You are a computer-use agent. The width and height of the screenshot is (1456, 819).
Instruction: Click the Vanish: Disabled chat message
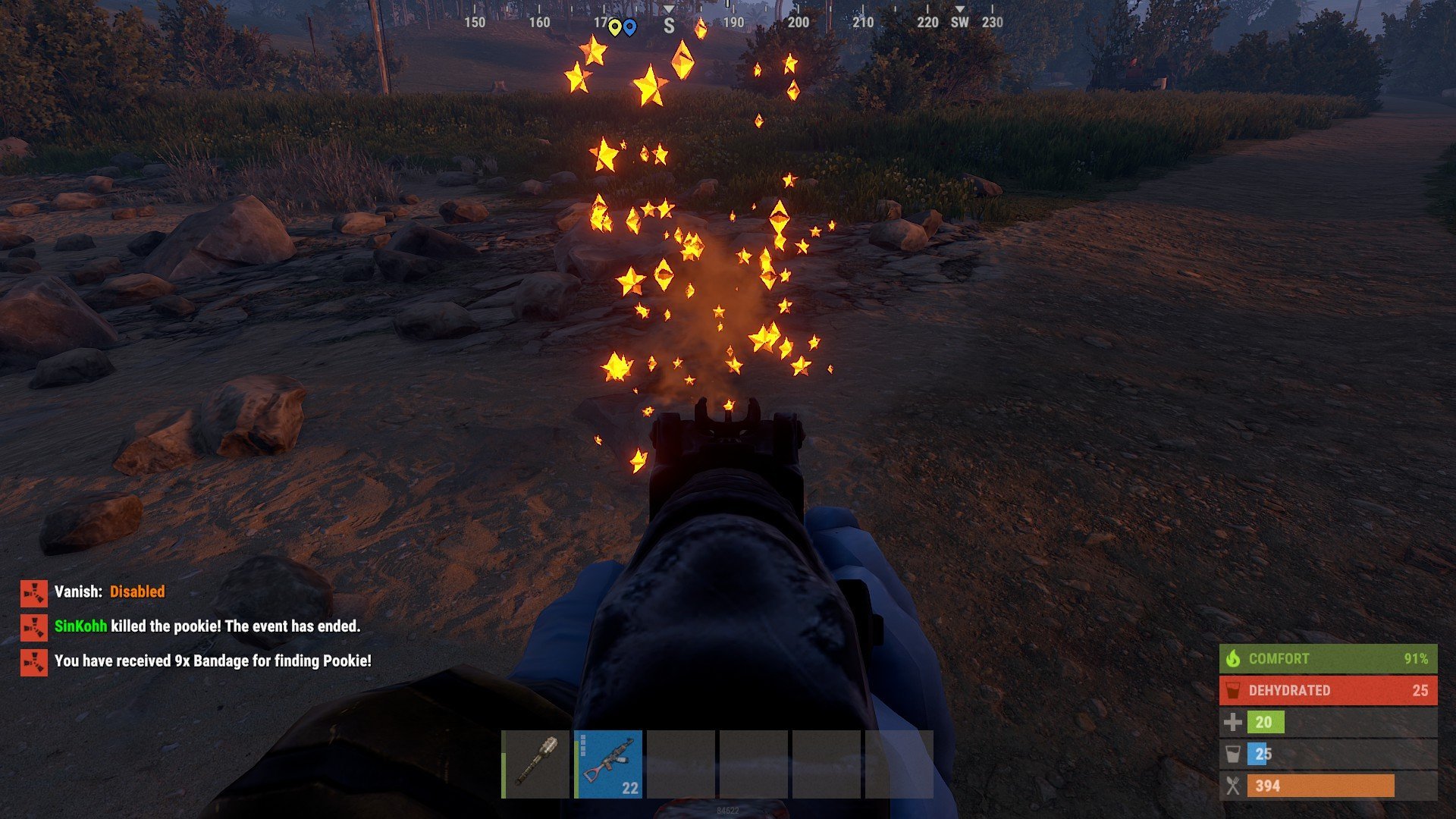pyautogui.click(x=109, y=591)
